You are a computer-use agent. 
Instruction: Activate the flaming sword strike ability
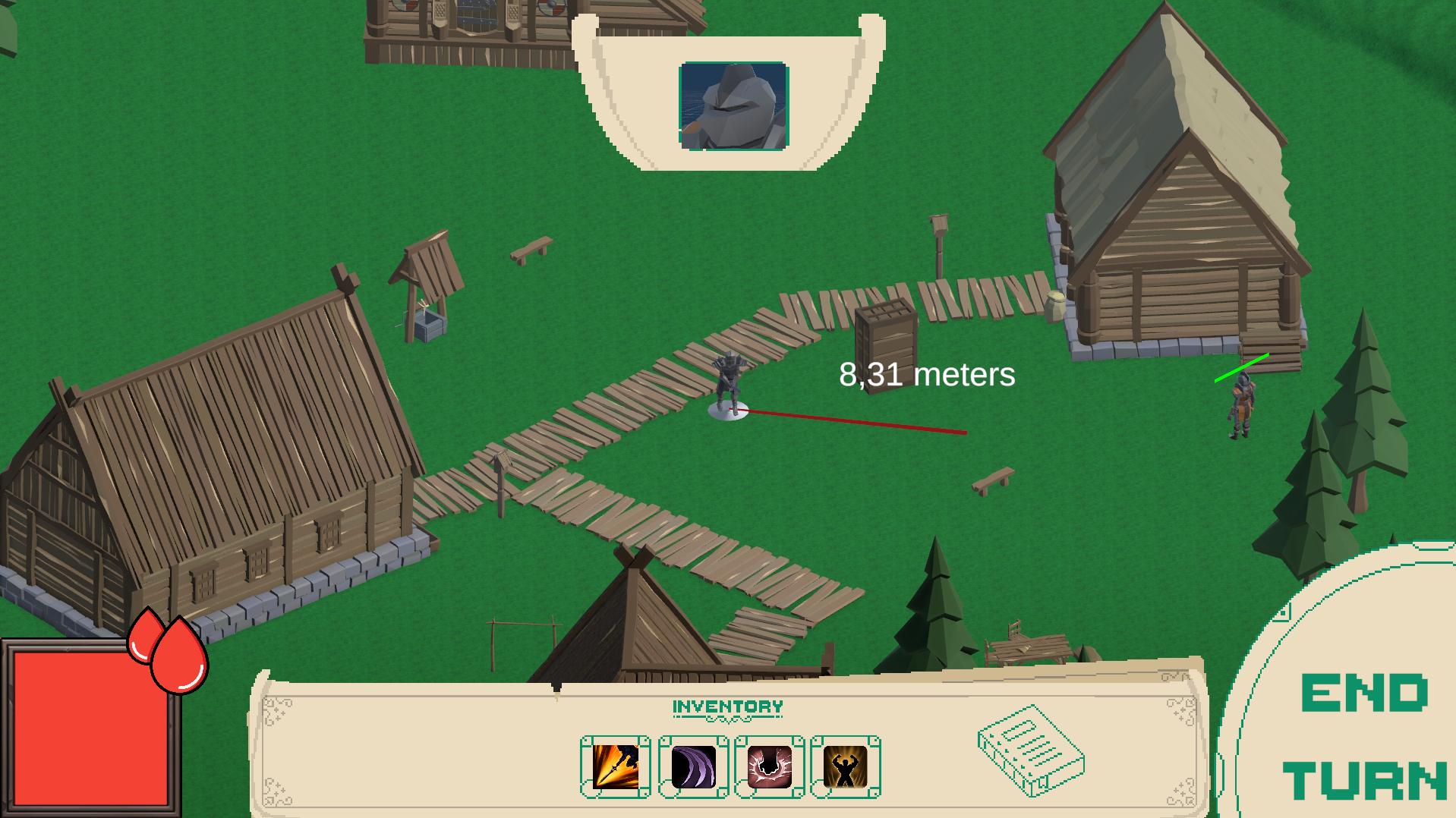pos(615,766)
